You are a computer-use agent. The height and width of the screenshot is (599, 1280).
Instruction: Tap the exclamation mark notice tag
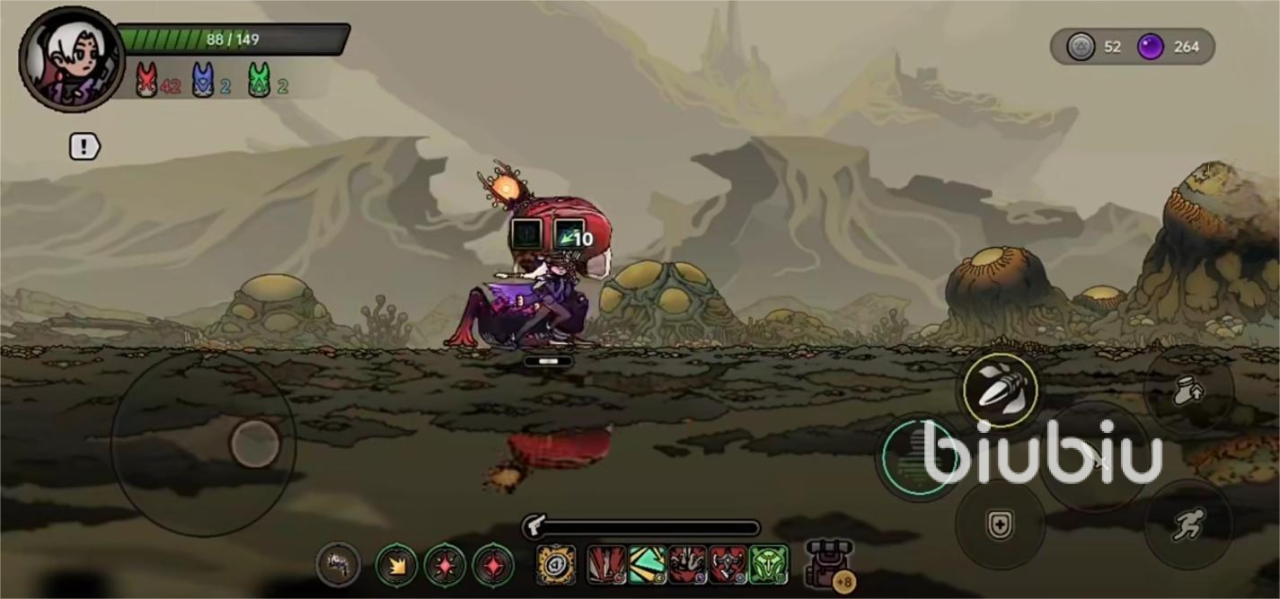(x=85, y=147)
